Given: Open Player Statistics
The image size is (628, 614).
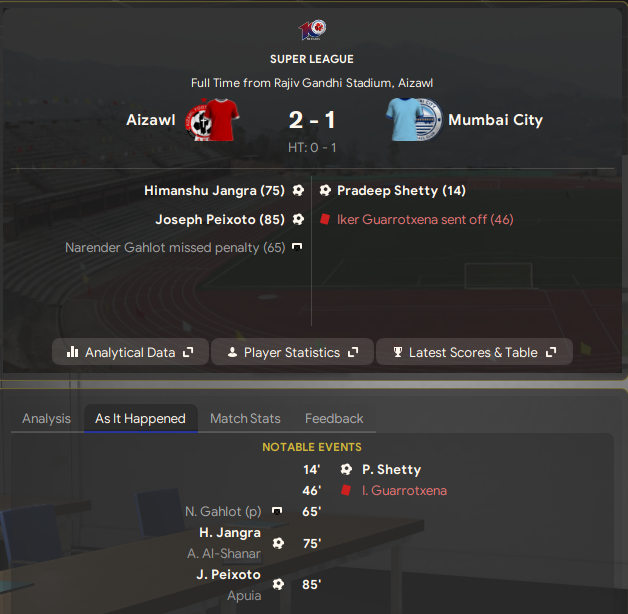Looking at the screenshot, I should coord(291,352).
